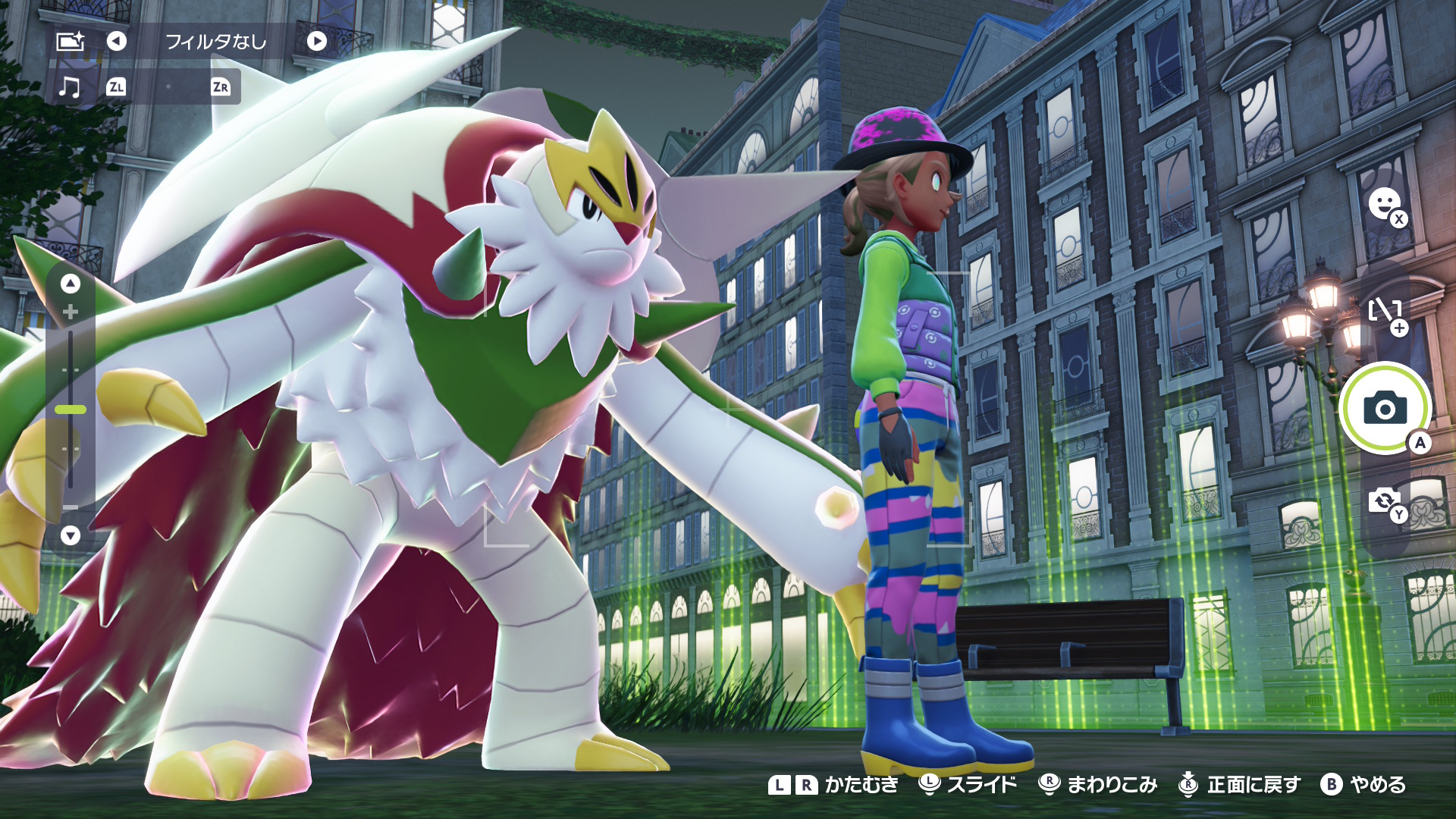The image size is (1456, 819).
Task: Expand zoom upward using the up triangle arrow
Action: tap(71, 282)
